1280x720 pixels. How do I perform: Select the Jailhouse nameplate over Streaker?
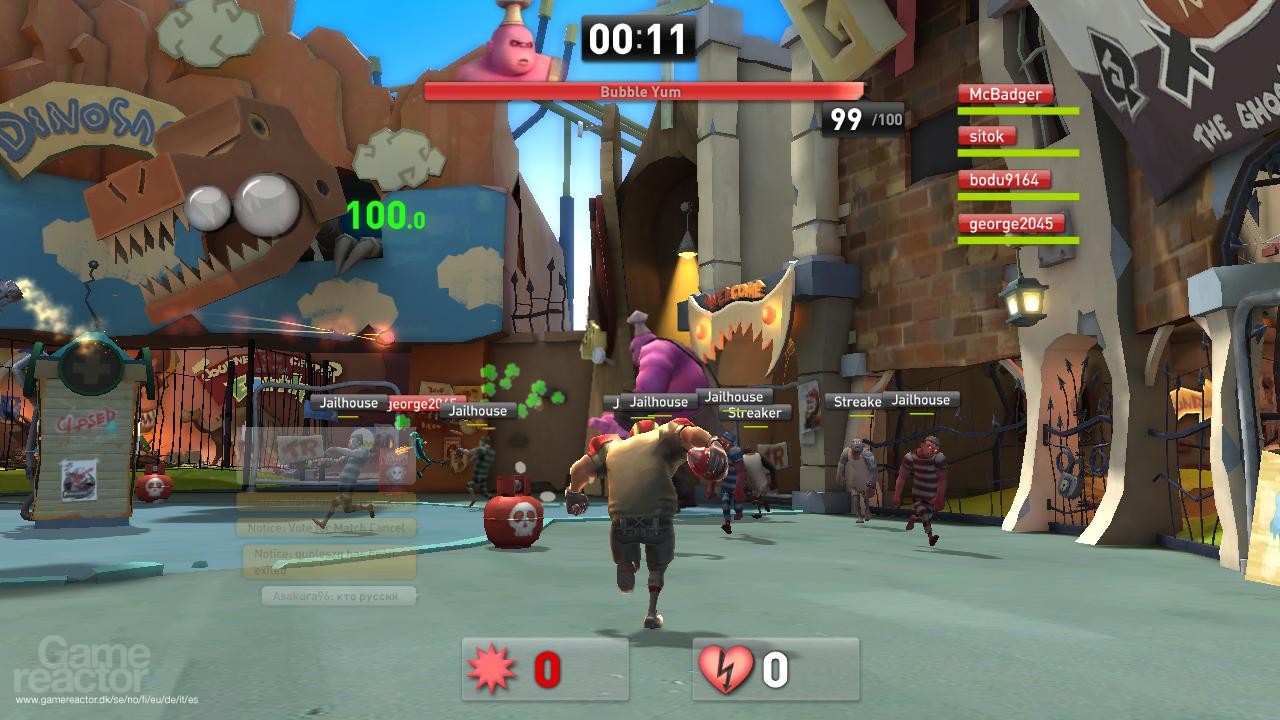click(x=733, y=396)
